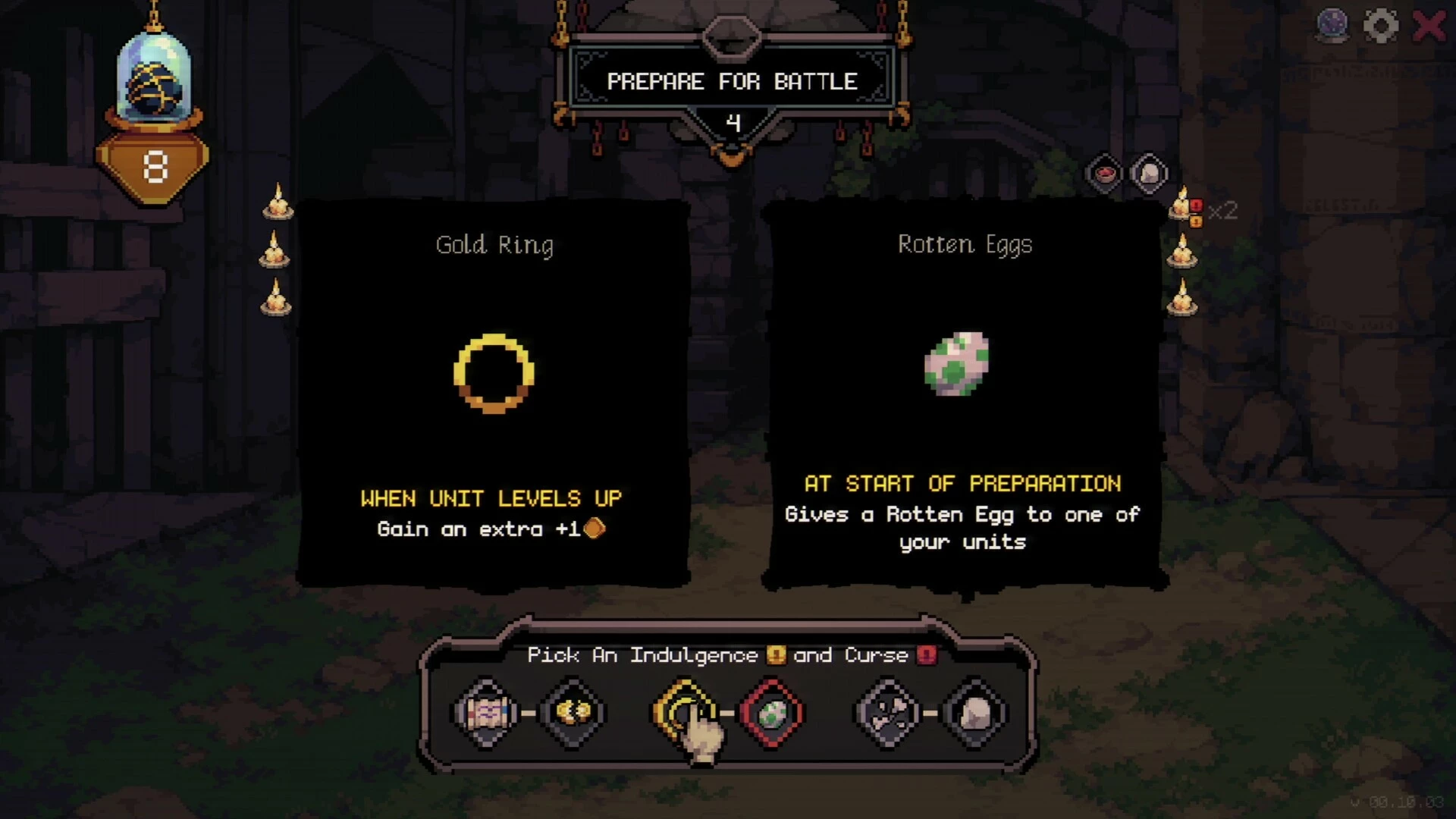This screenshot has height=819, width=1456.
Task: Select the Gold Ring indulgence icon
Action: tap(684, 712)
